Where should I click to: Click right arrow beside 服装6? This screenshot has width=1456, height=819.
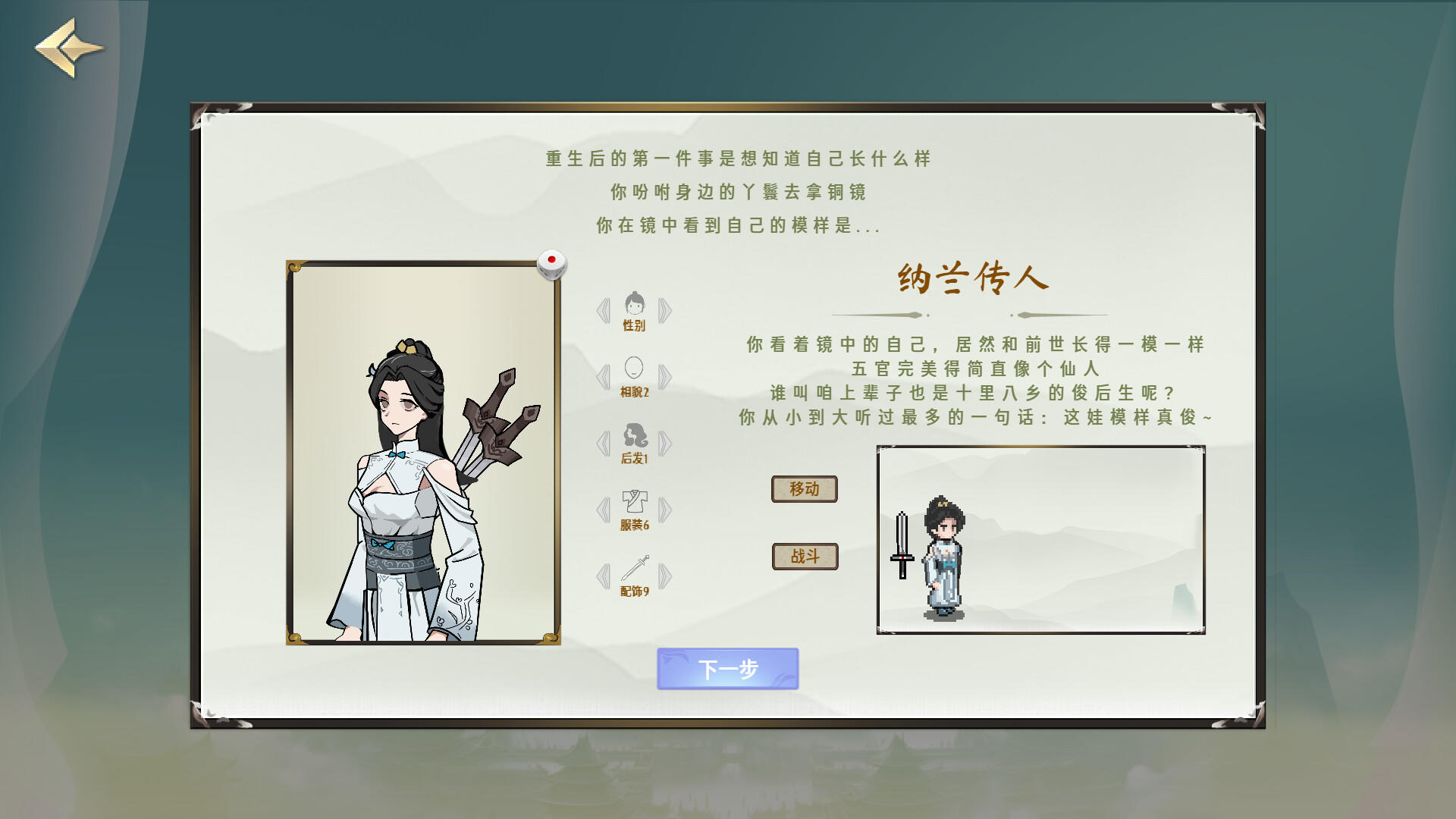pyautogui.click(x=665, y=509)
